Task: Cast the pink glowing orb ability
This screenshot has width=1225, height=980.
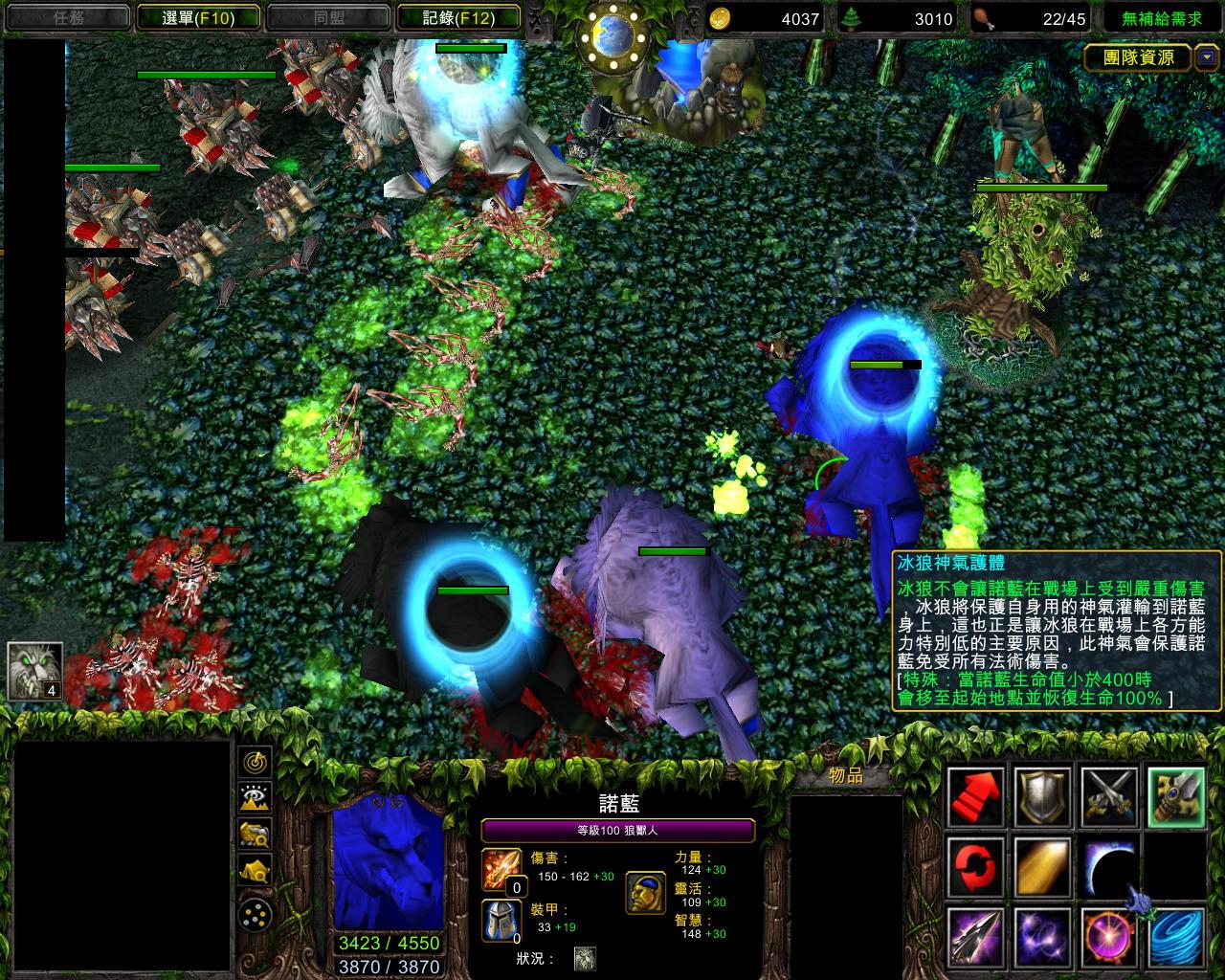Action: (x=1109, y=936)
